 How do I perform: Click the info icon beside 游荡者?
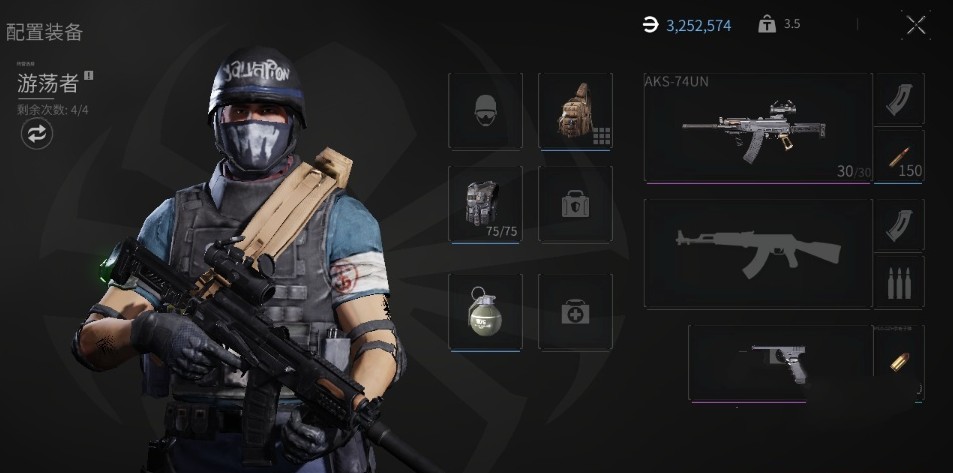pyautogui.click(x=89, y=75)
